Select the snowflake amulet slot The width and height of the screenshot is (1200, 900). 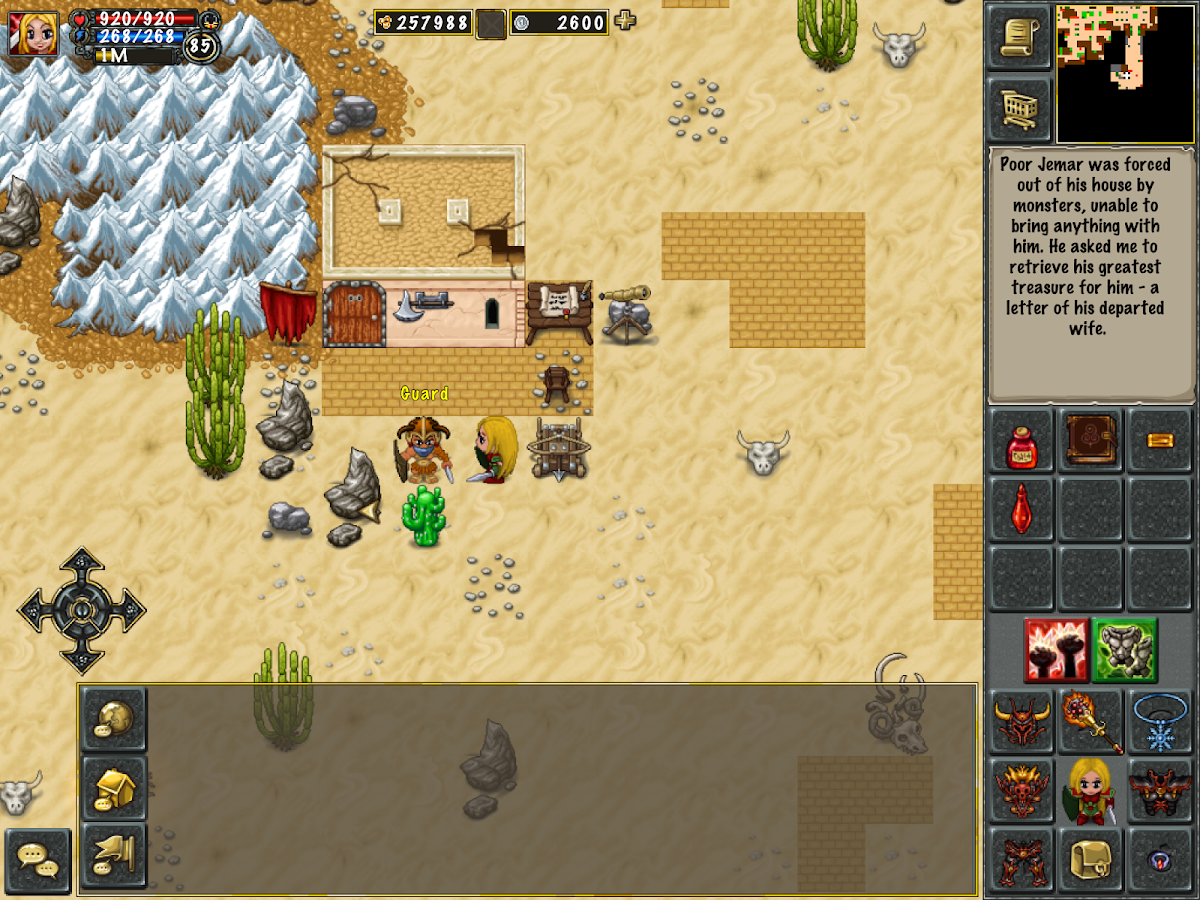click(1160, 721)
